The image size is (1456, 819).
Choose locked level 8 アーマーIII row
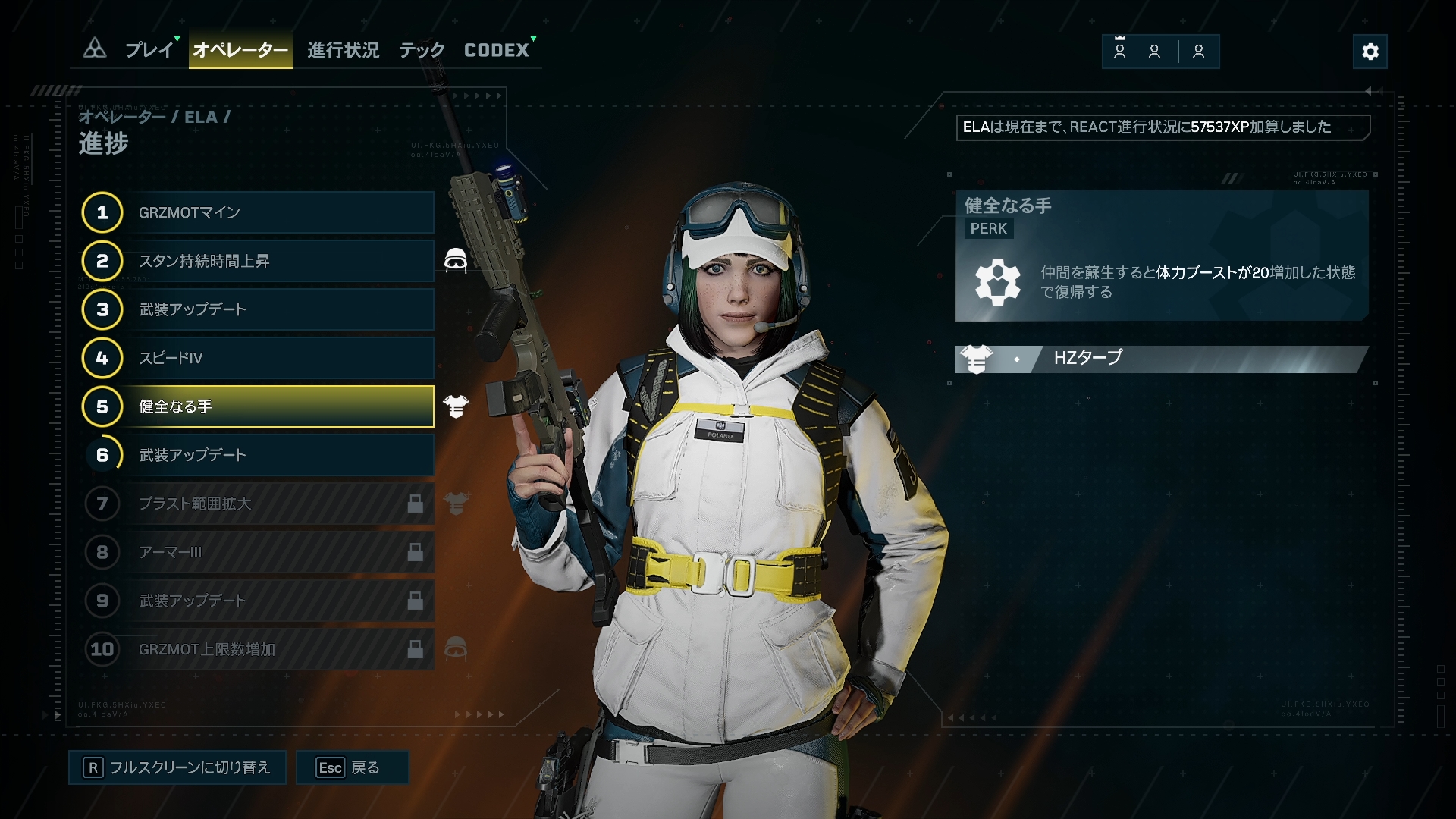pos(258,552)
